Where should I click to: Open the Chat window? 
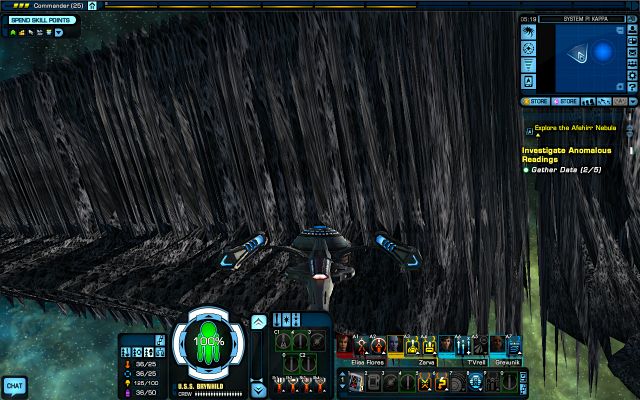[x=14, y=385]
